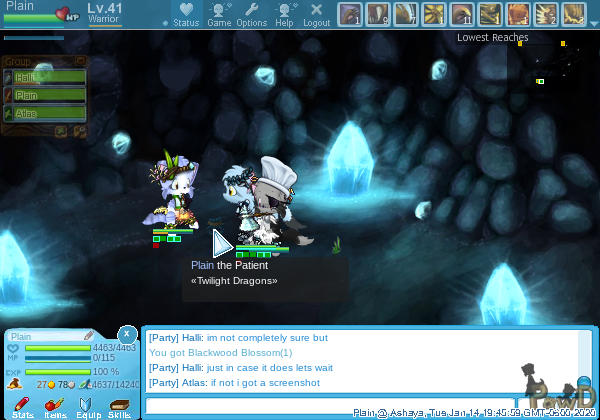
Task: Click the pencil edit icon beside Plain
Action: (x=88, y=336)
